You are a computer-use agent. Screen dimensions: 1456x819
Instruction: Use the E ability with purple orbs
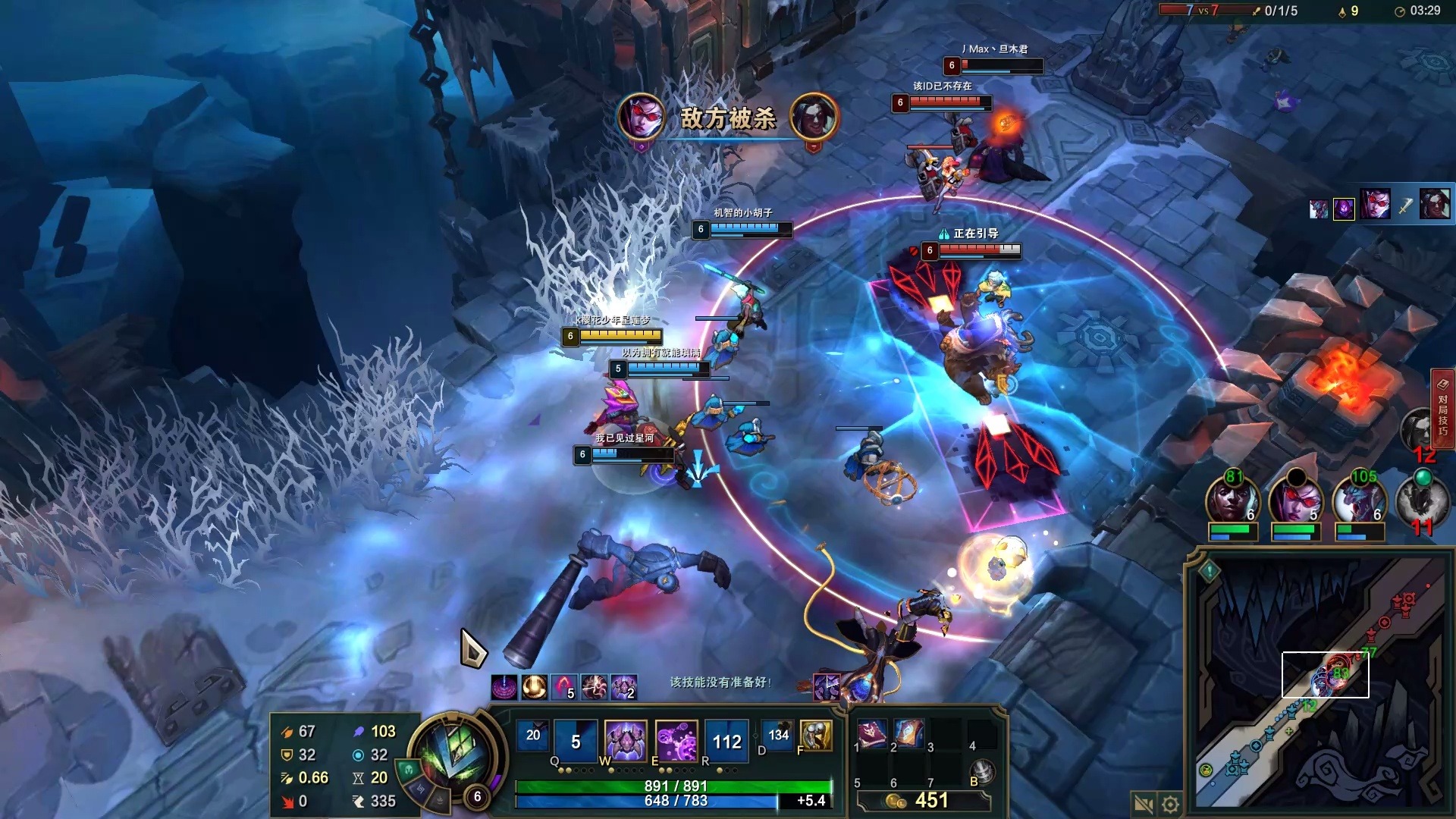[676, 741]
